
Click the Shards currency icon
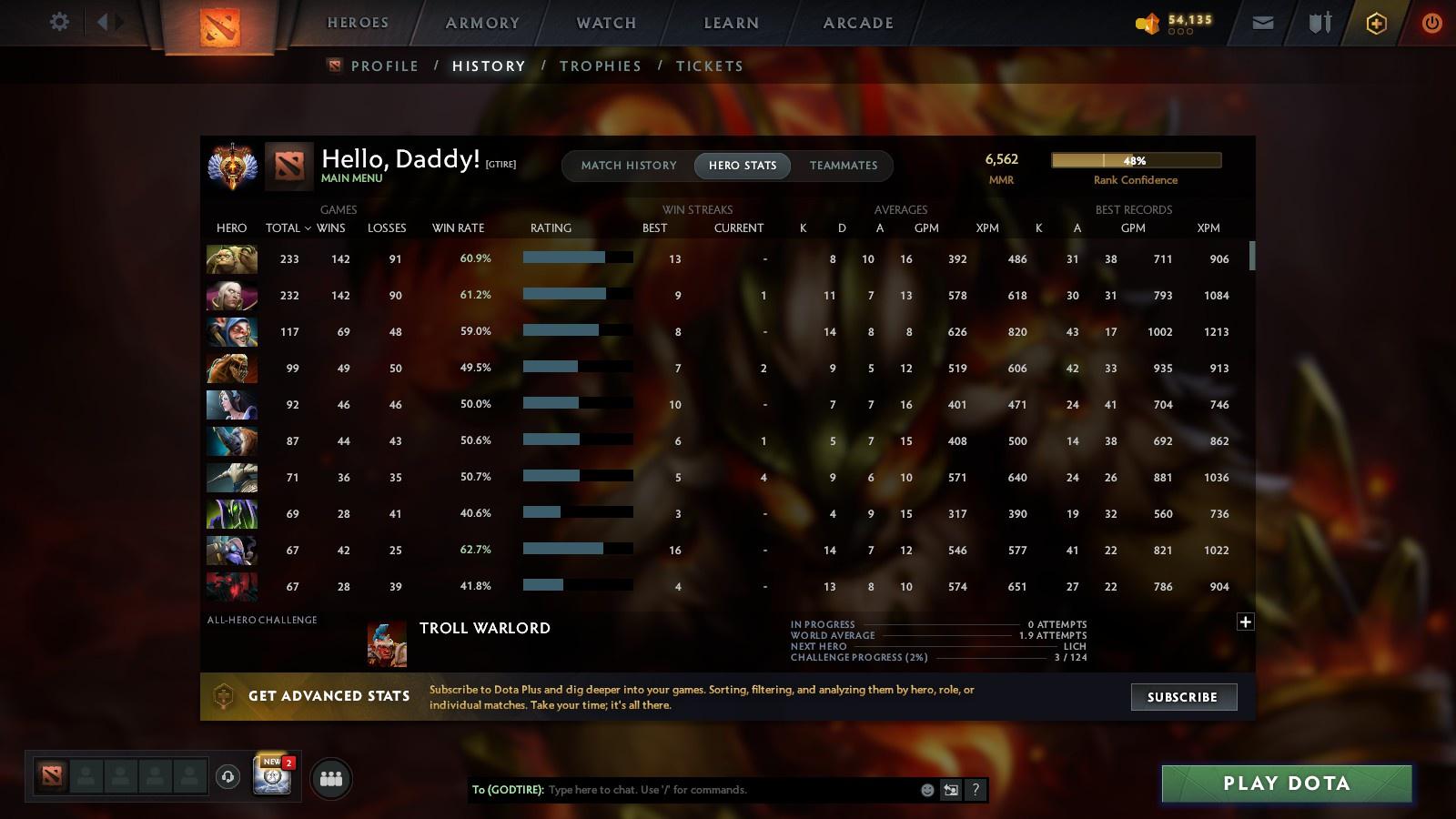[x=1147, y=22]
